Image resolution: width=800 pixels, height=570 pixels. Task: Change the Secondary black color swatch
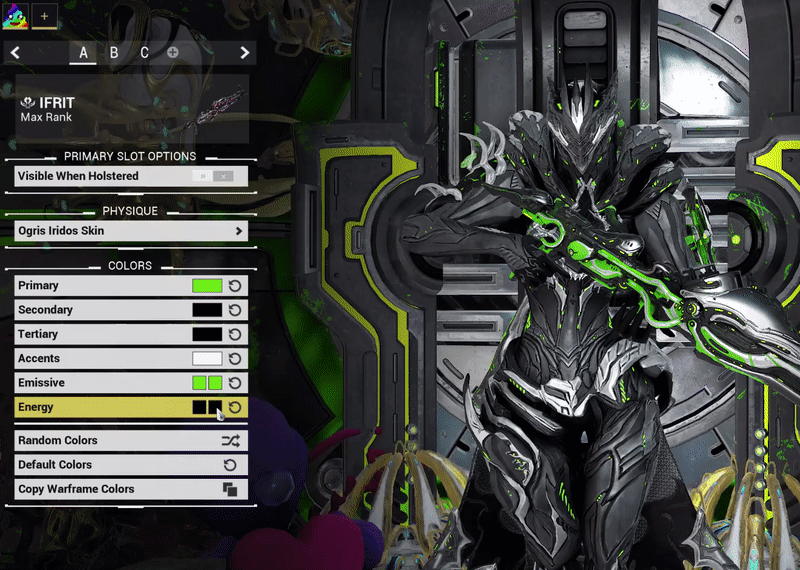[x=207, y=310]
